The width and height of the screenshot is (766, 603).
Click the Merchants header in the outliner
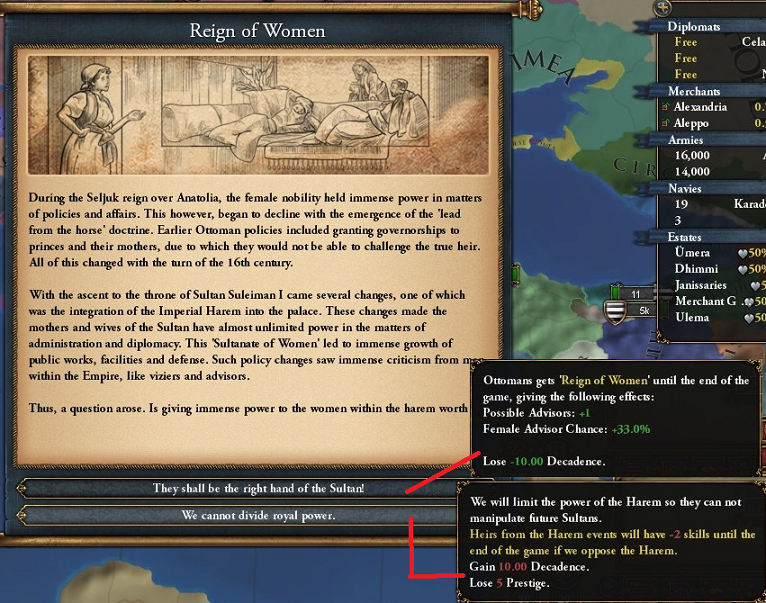[x=694, y=91]
